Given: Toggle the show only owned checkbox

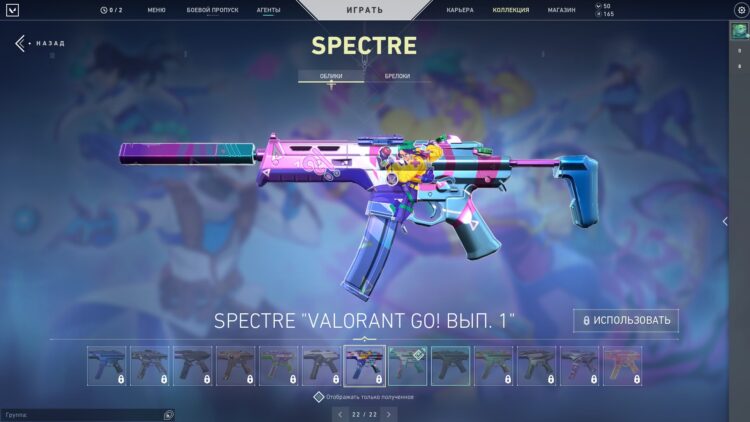Looking at the screenshot, I should [319, 397].
